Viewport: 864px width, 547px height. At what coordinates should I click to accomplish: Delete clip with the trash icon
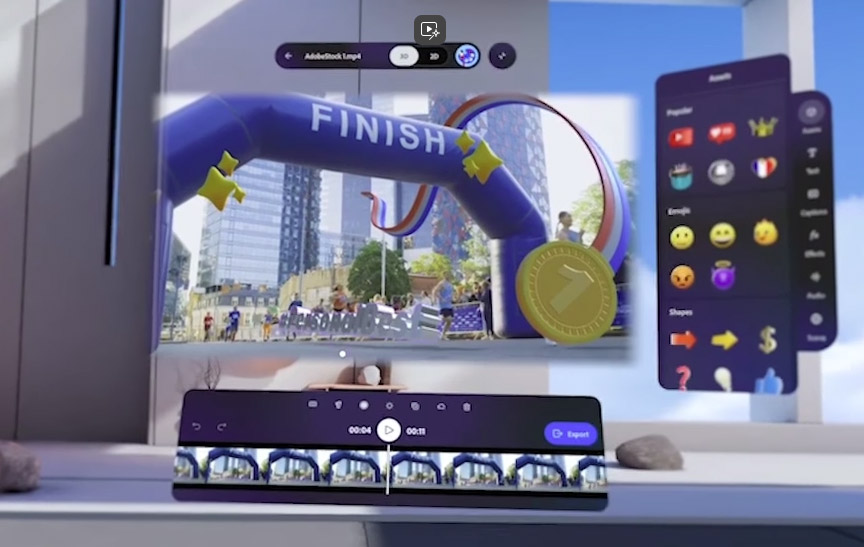(466, 406)
